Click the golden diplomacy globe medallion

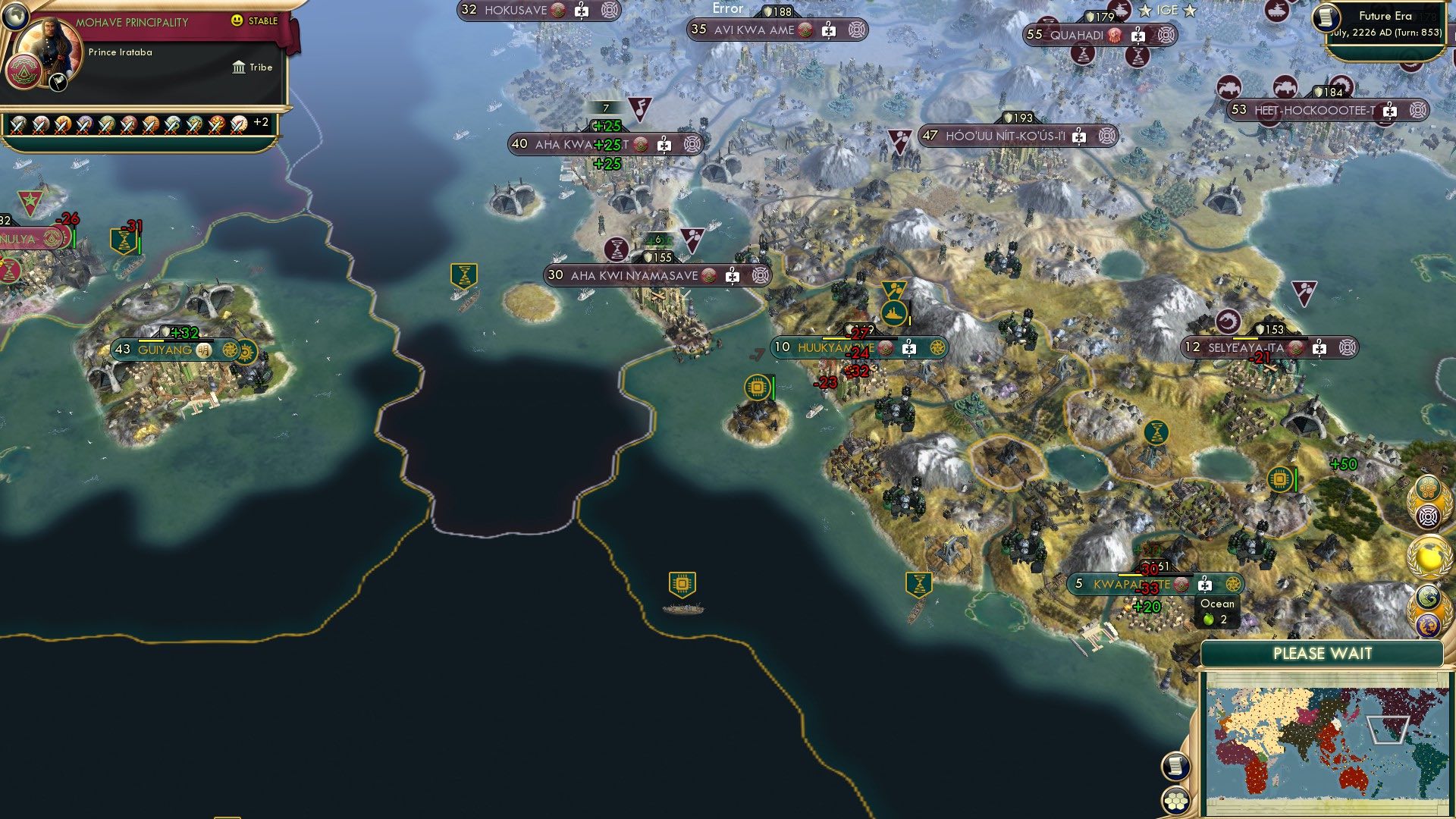click(1429, 554)
